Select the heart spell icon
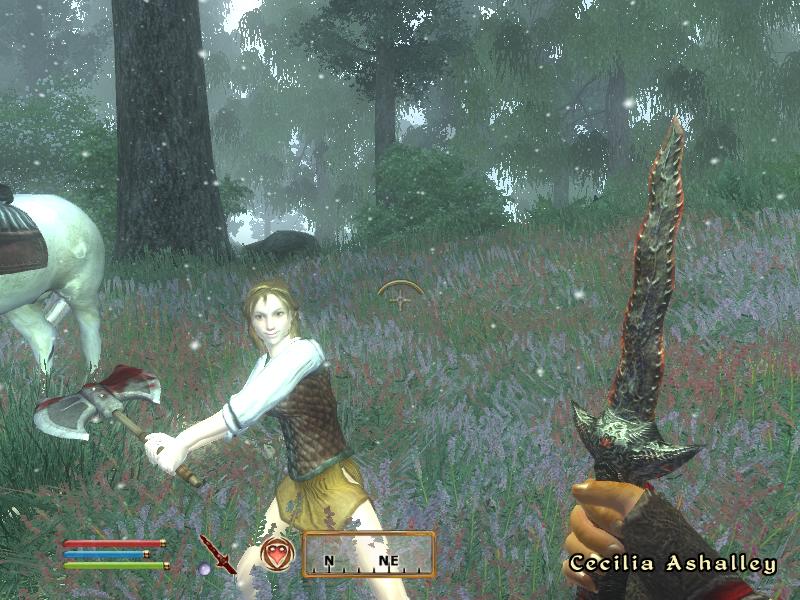The height and width of the screenshot is (600, 800). tap(277, 552)
